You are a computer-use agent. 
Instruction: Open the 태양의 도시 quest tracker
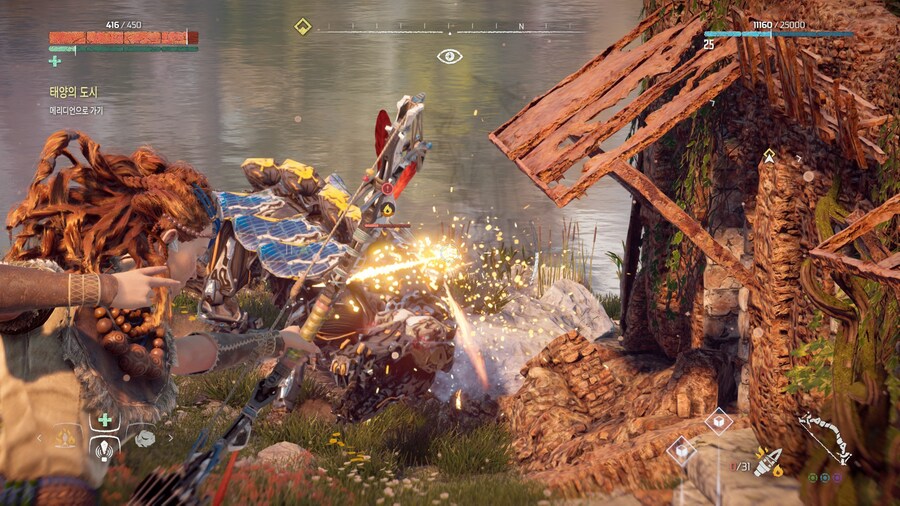[73, 92]
